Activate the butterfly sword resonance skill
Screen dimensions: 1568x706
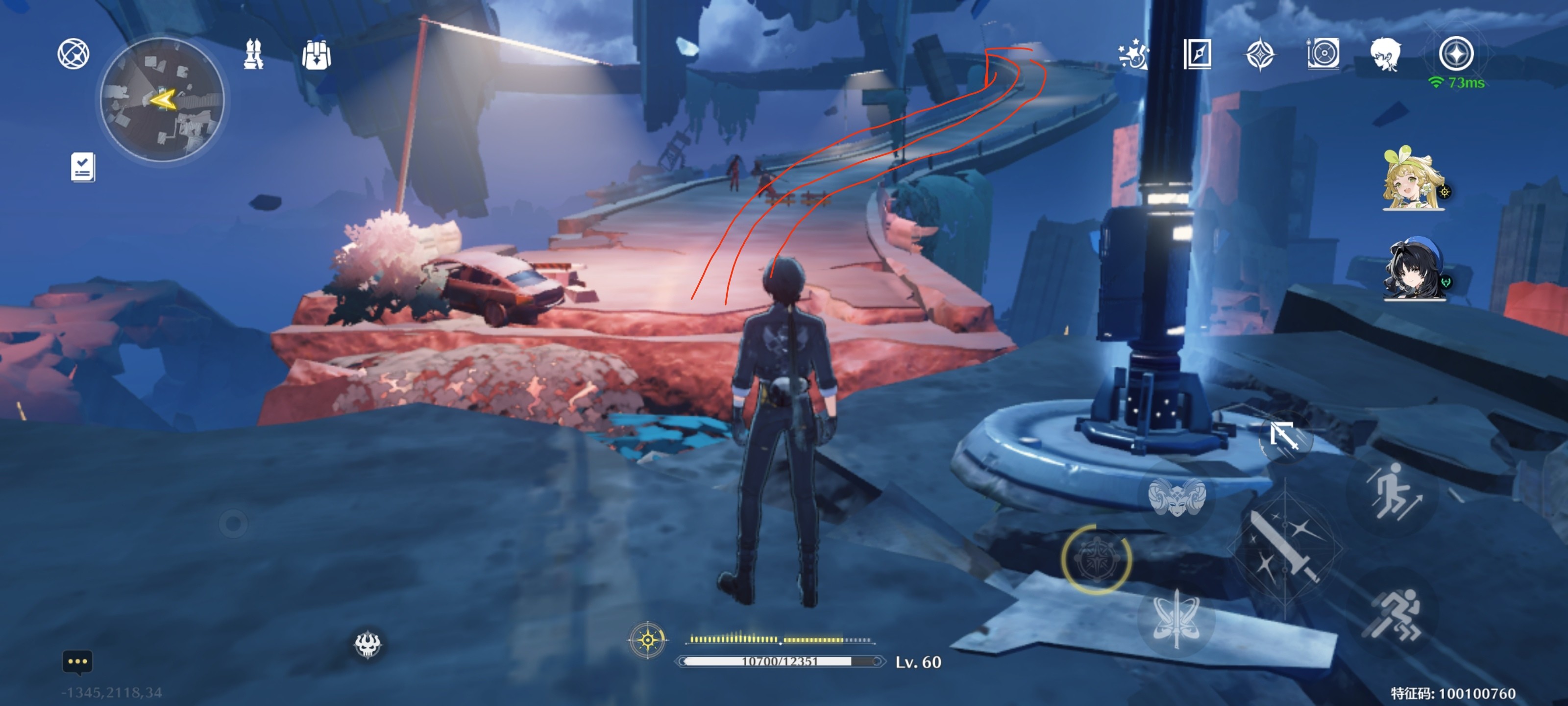coord(1176,618)
